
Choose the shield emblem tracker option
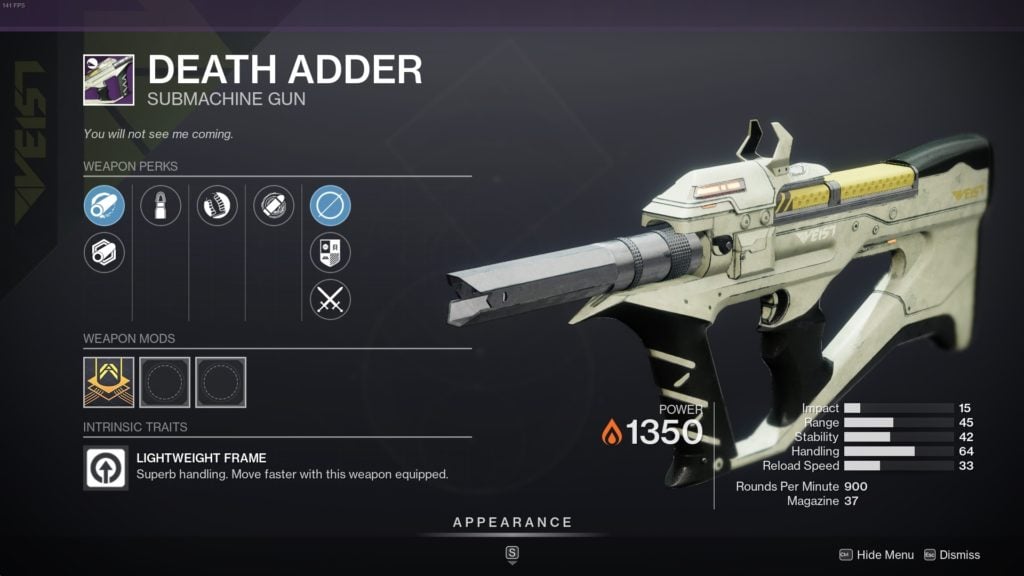tap(330, 252)
